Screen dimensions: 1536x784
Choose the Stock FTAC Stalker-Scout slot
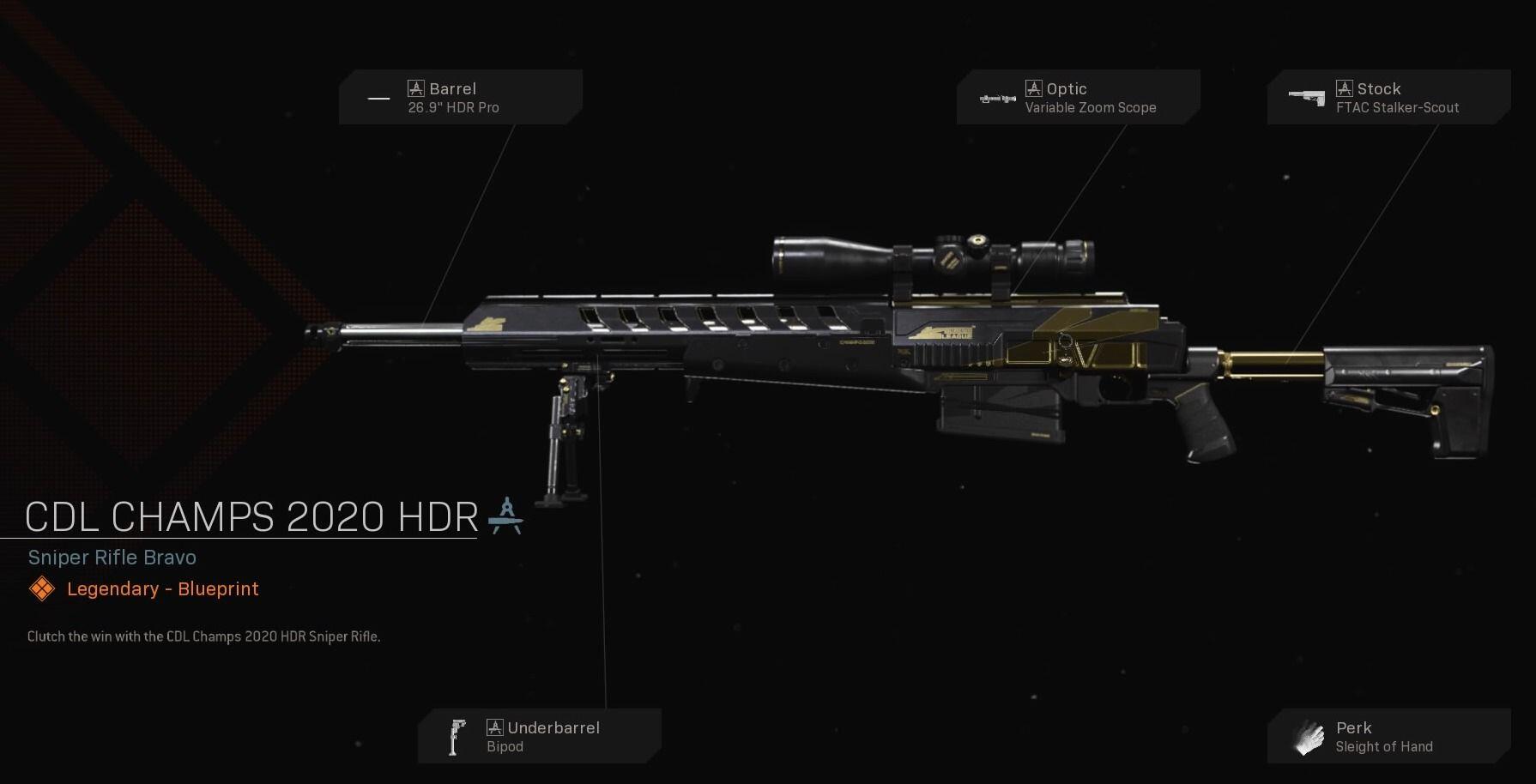(x=1388, y=98)
